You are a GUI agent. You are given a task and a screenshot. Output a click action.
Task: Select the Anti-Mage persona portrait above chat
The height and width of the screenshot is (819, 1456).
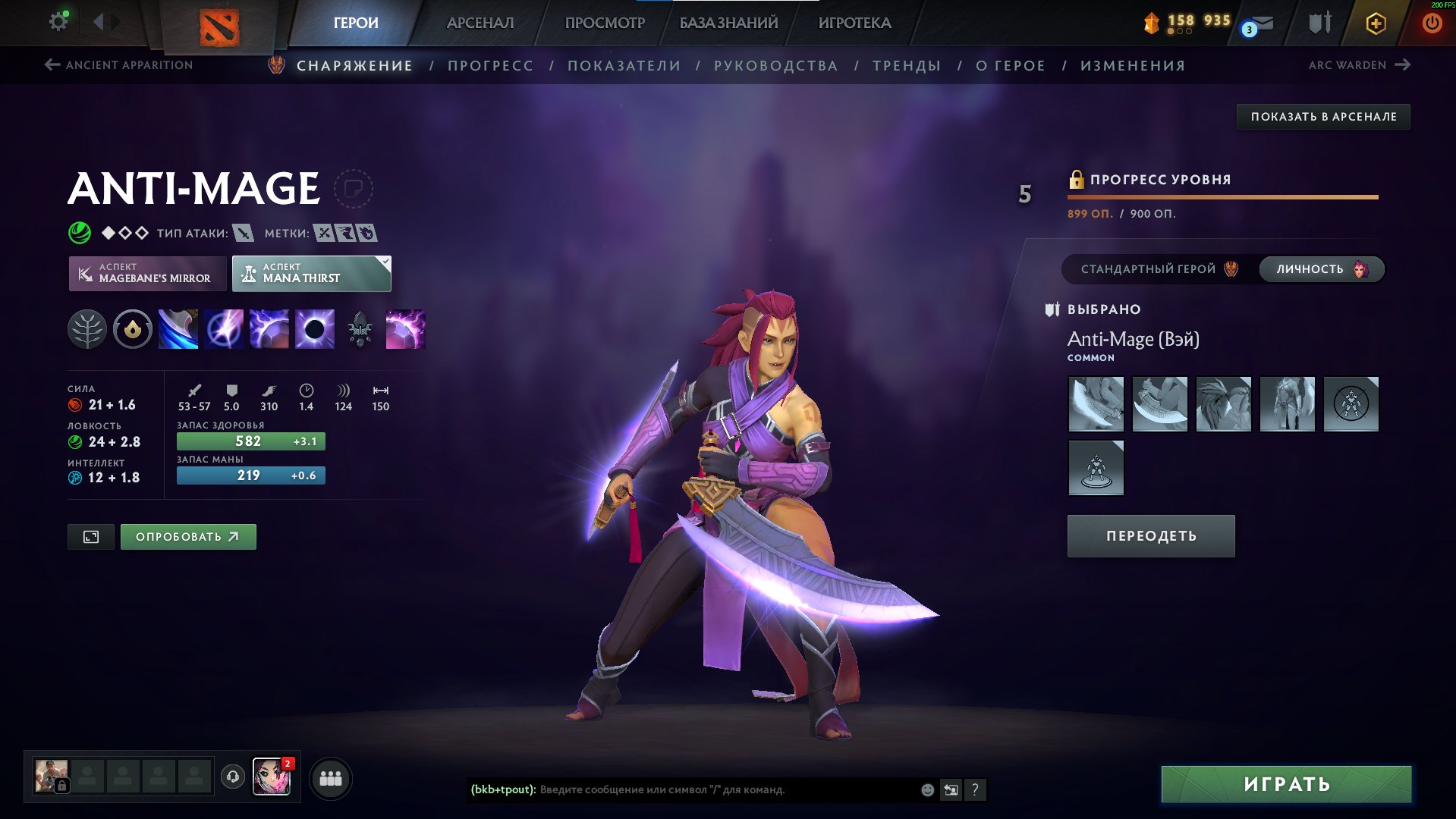272,776
